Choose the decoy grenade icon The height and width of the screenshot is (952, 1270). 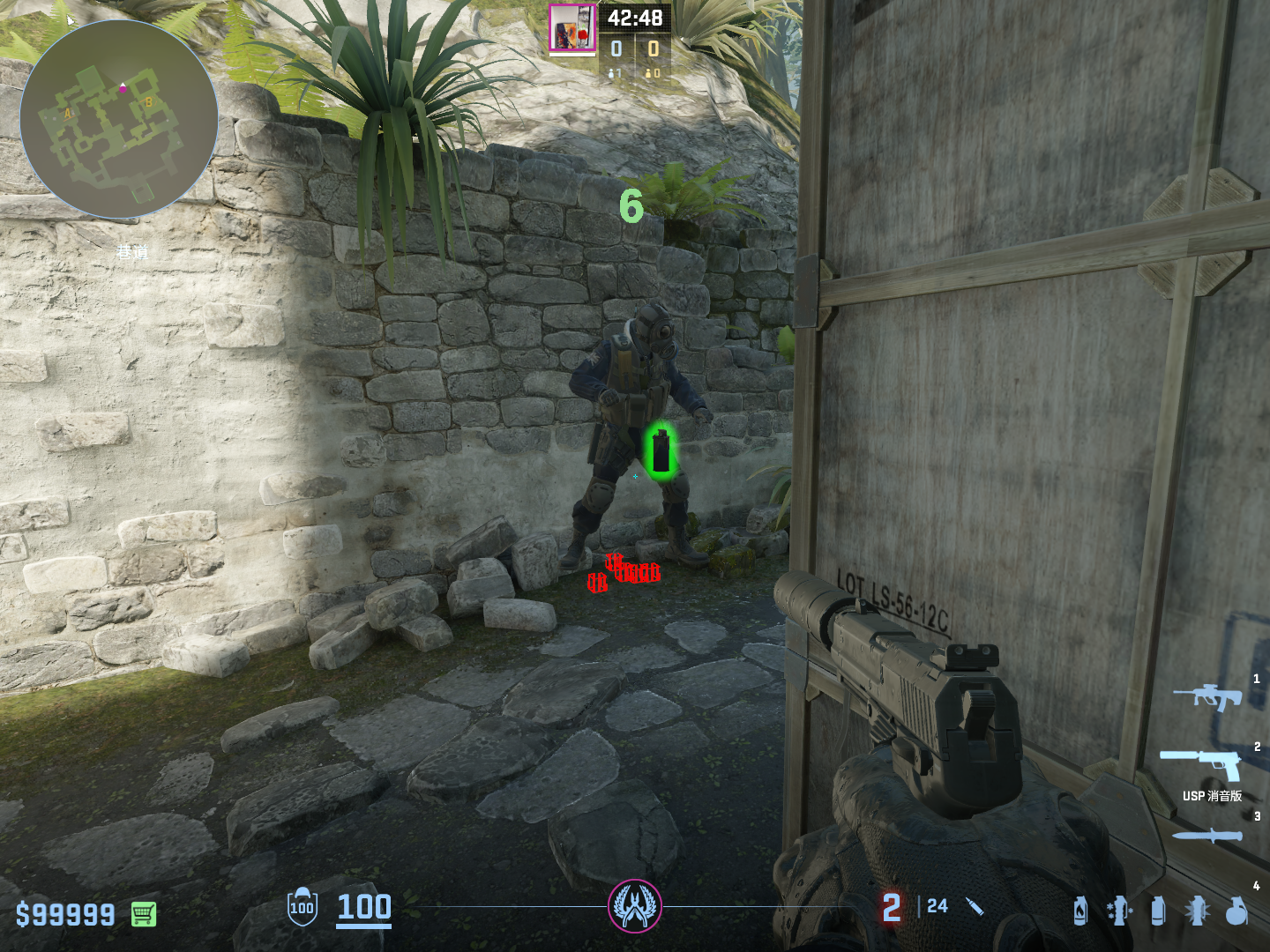tap(1119, 911)
